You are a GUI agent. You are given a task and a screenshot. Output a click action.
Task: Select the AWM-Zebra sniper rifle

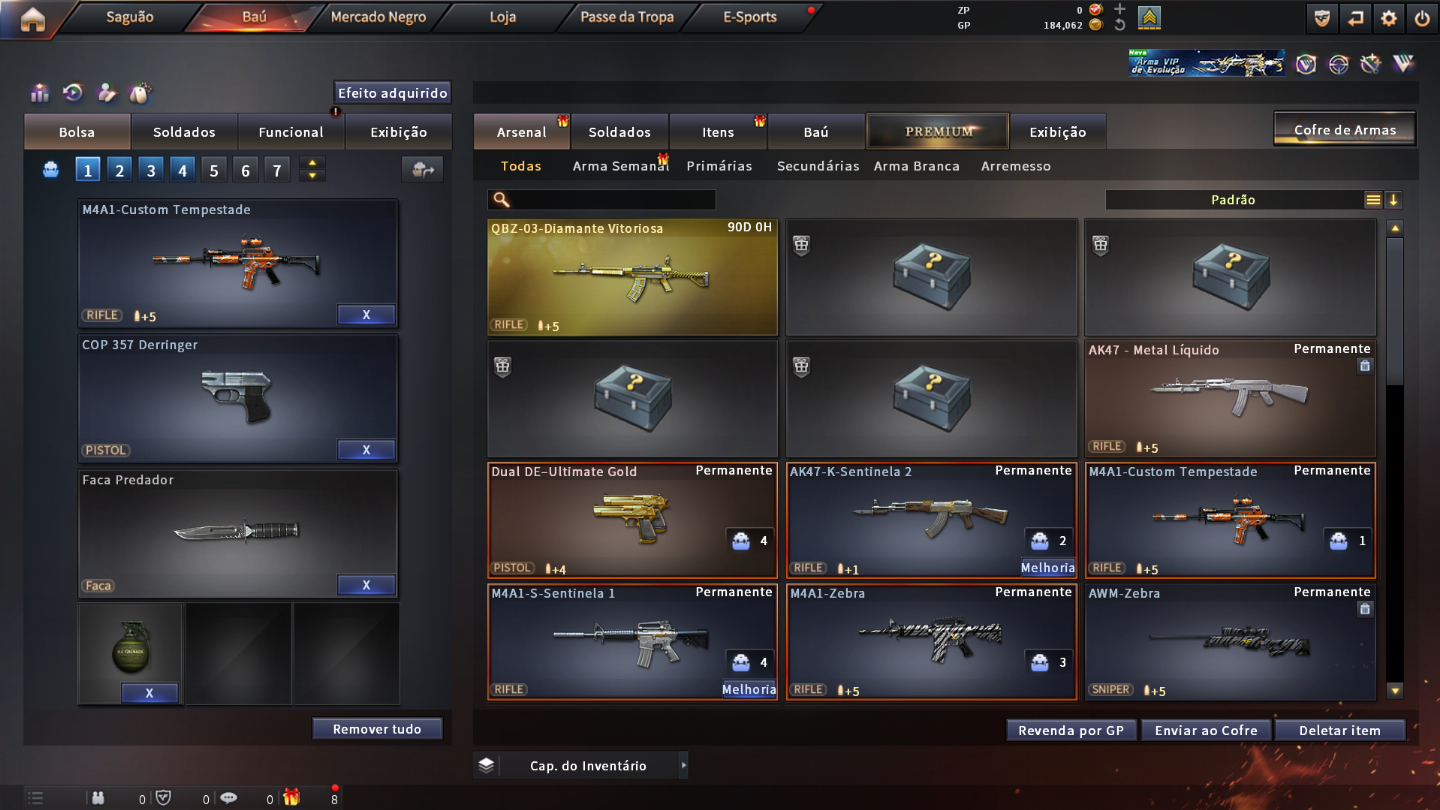point(1230,641)
